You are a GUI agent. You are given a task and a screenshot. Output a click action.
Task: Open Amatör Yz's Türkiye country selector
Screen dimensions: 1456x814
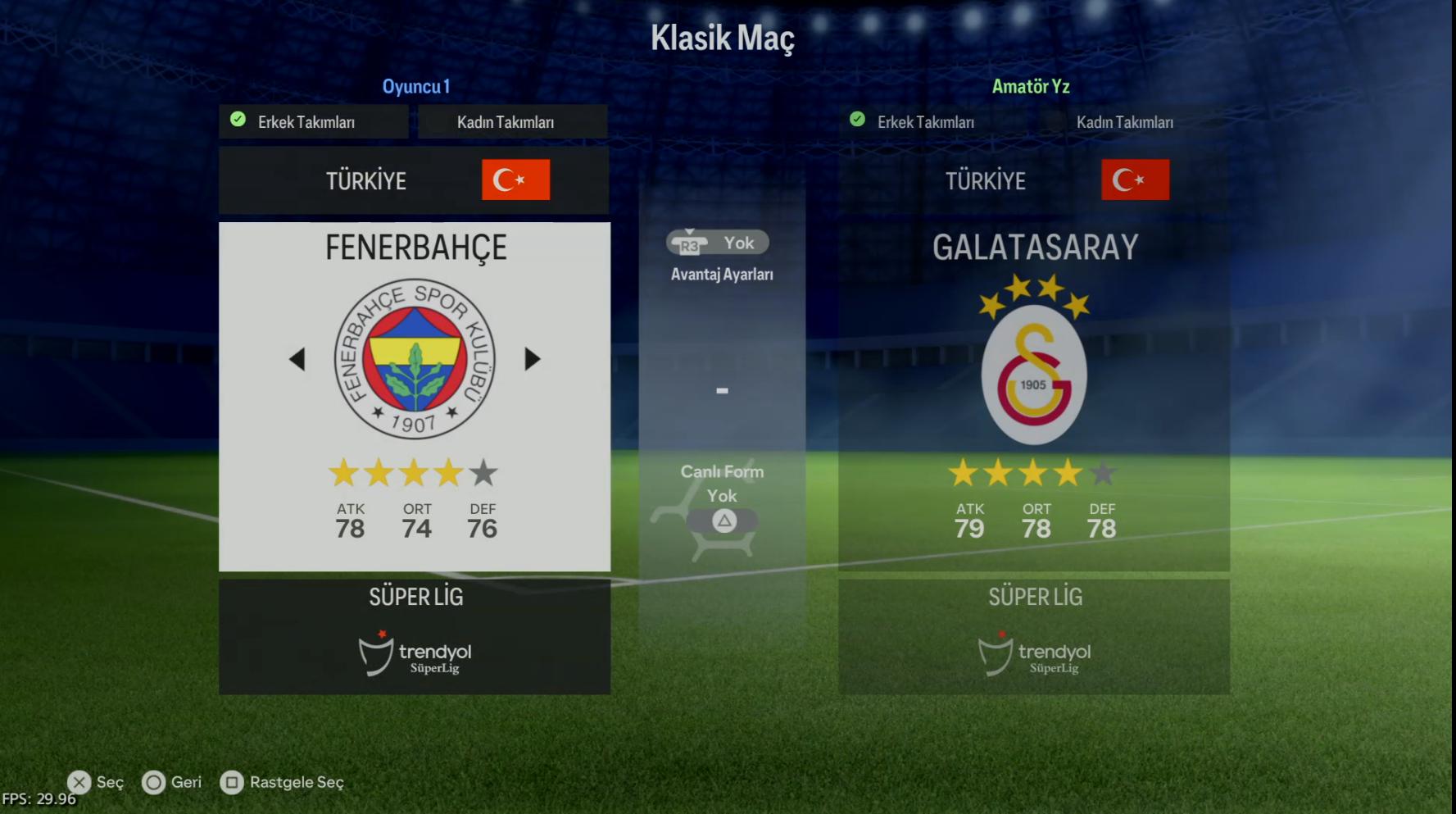(x=1033, y=180)
